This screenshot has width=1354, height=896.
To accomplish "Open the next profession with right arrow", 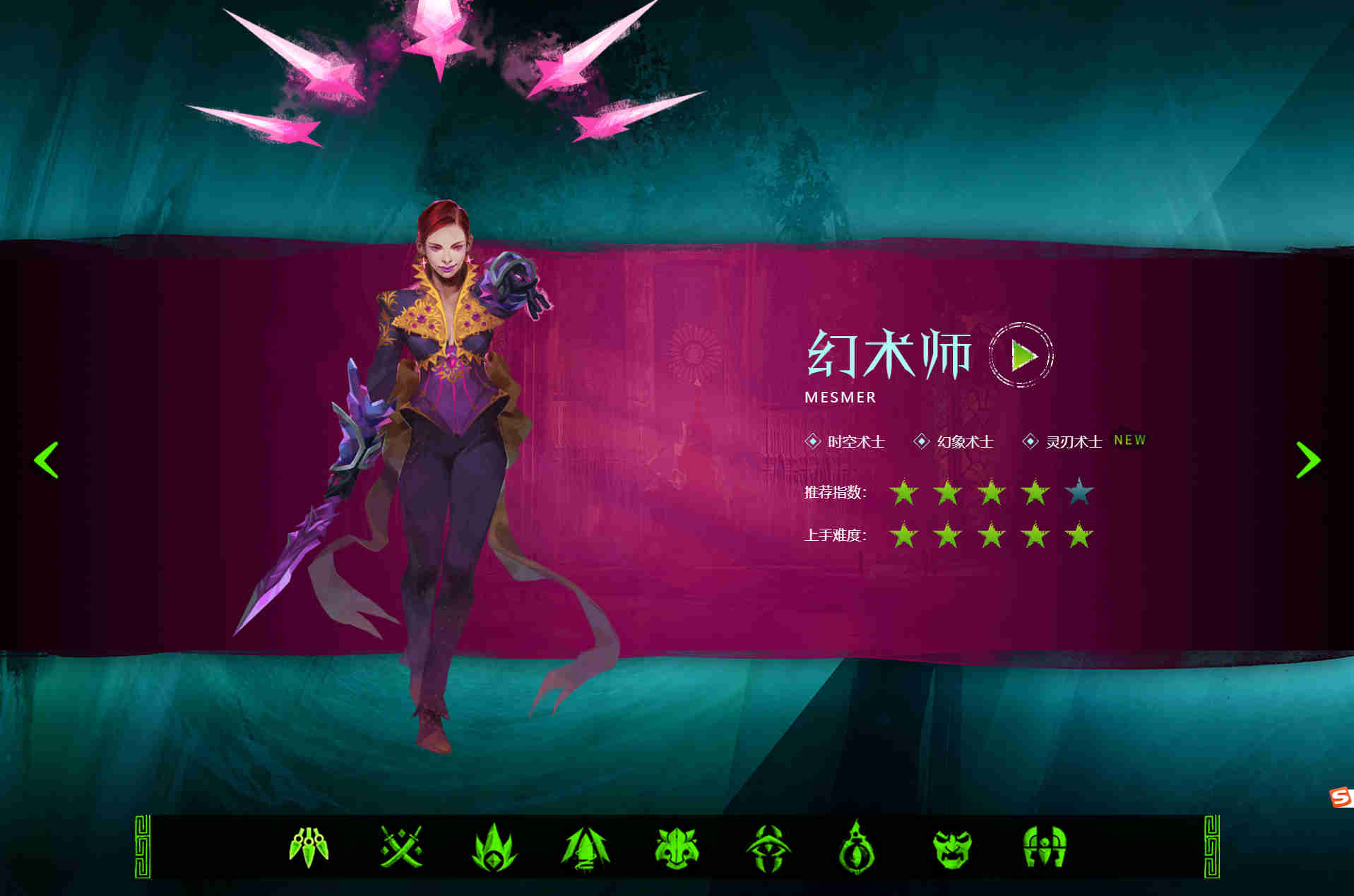I will point(1308,460).
